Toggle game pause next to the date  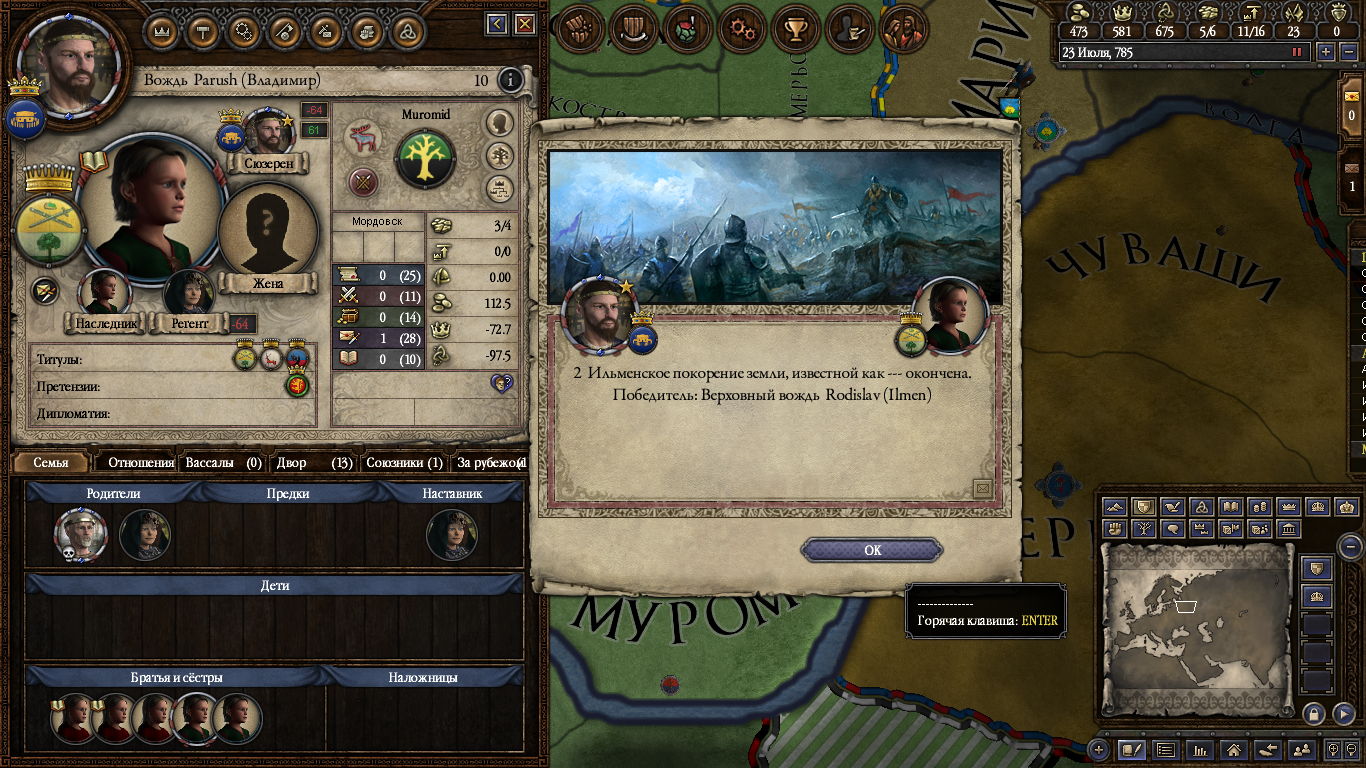[1298, 52]
